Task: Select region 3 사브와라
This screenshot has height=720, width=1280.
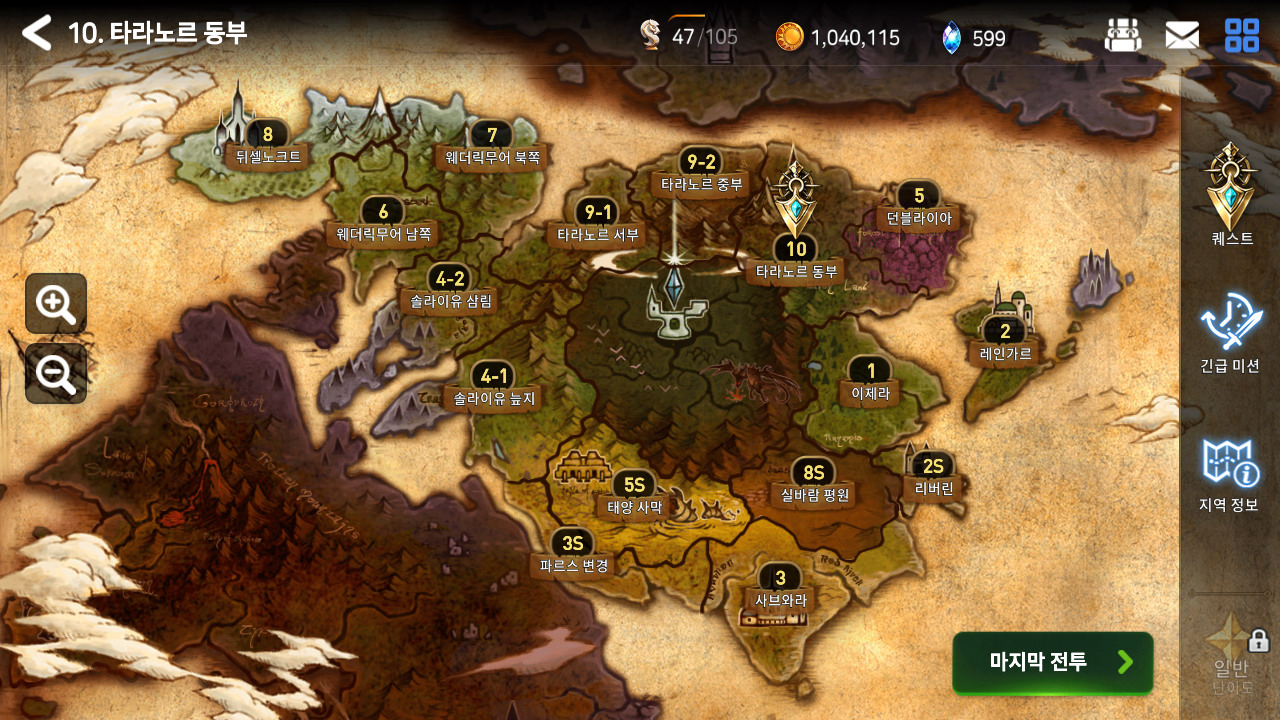Action: pyautogui.click(x=780, y=590)
